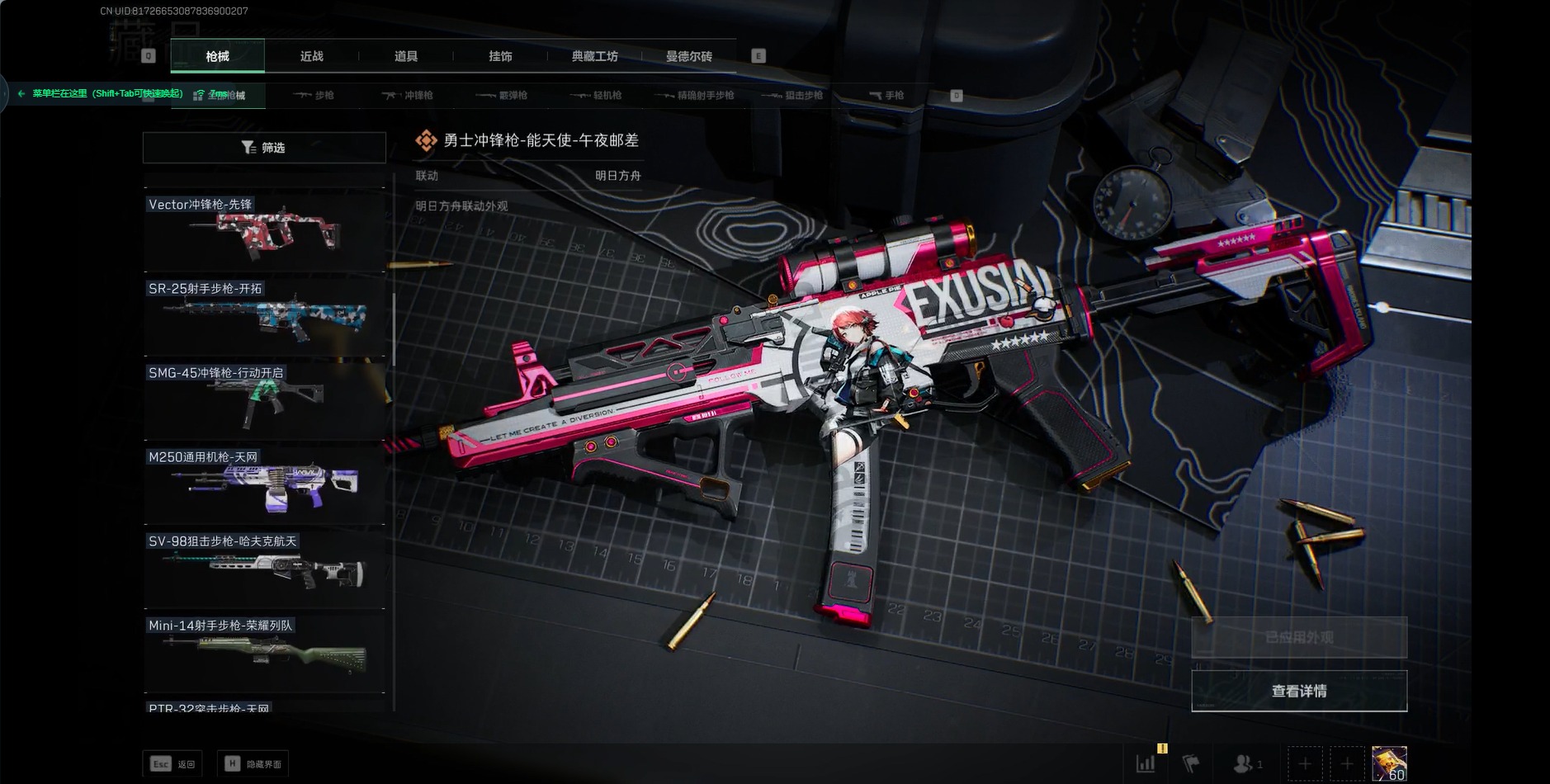The width and height of the screenshot is (1550, 784).
Task: Click the 返回 back button
Action: pos(173,764)
